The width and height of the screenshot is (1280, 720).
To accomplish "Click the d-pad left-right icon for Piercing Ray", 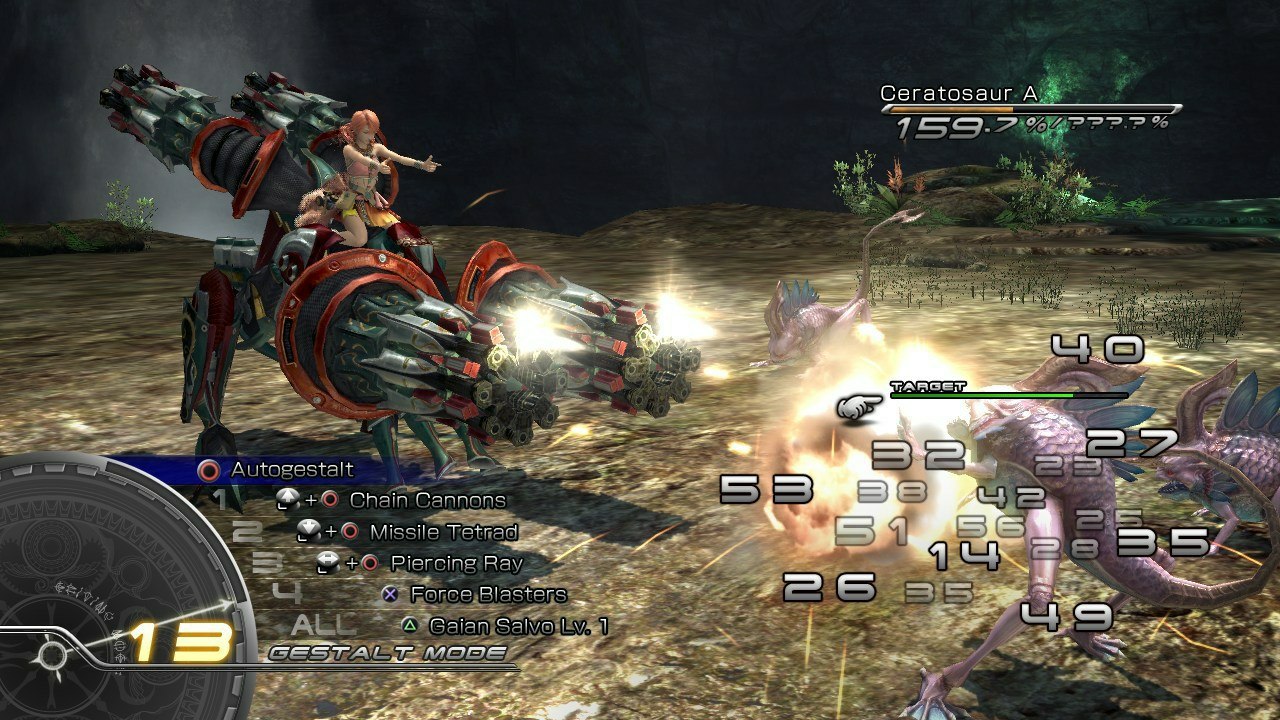I will point(328,562).
